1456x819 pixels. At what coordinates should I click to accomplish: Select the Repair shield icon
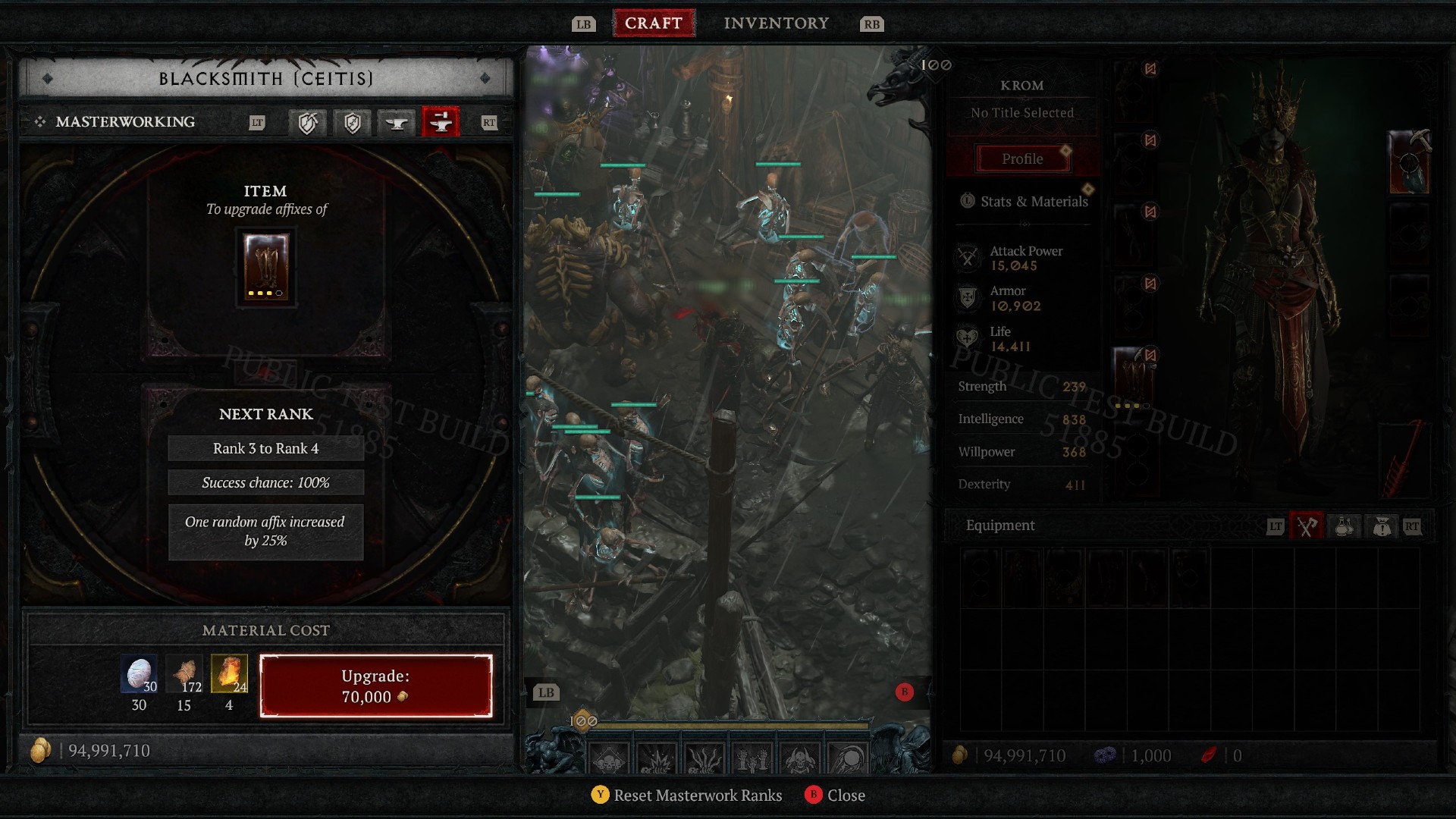pyautogui.click(x=307, y=122)
